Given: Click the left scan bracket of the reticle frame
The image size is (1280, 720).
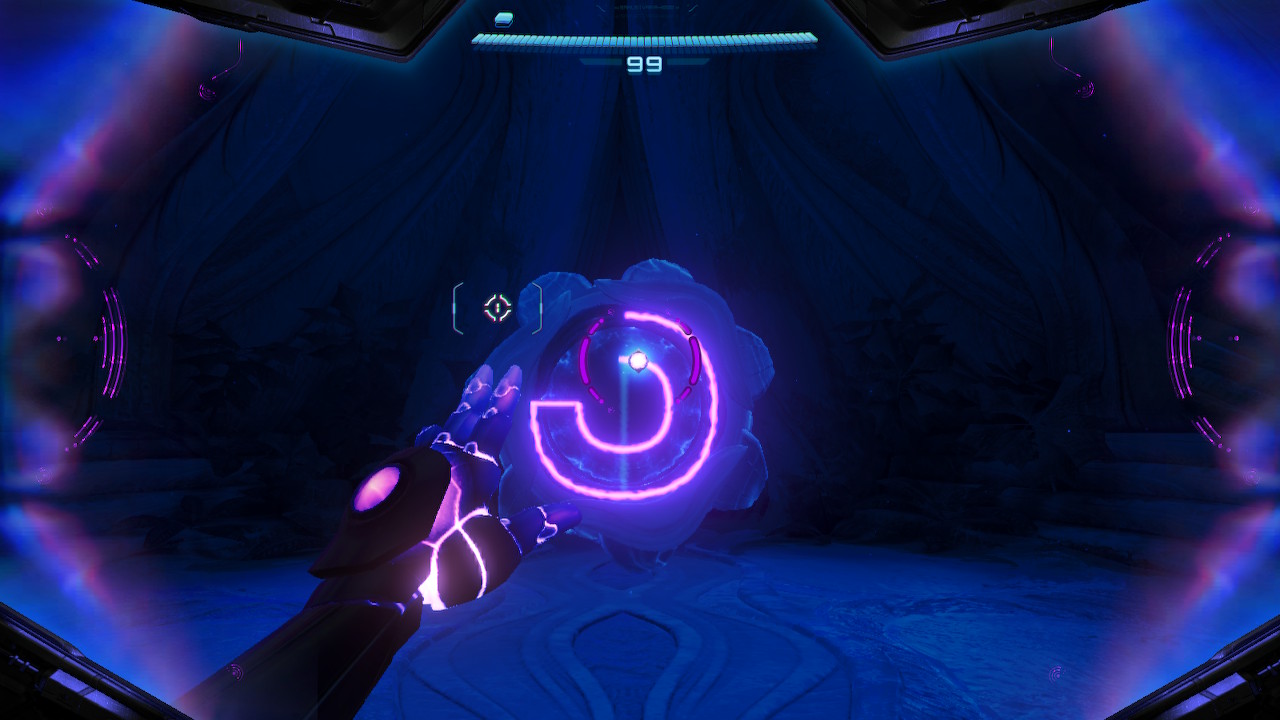Looking at the screenshot, I should pos(456,307).
